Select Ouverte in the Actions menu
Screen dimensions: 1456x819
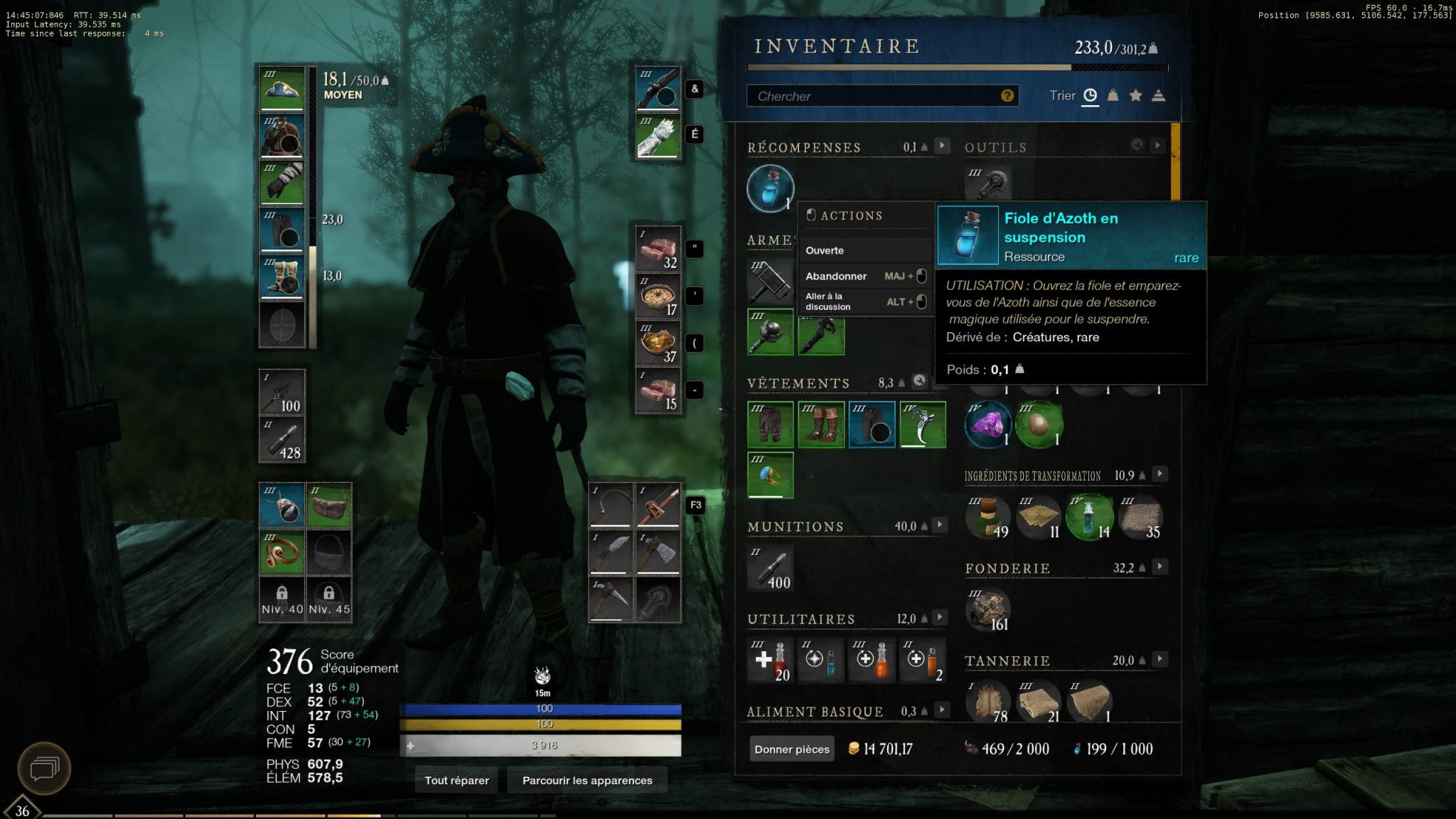(825, 250)
